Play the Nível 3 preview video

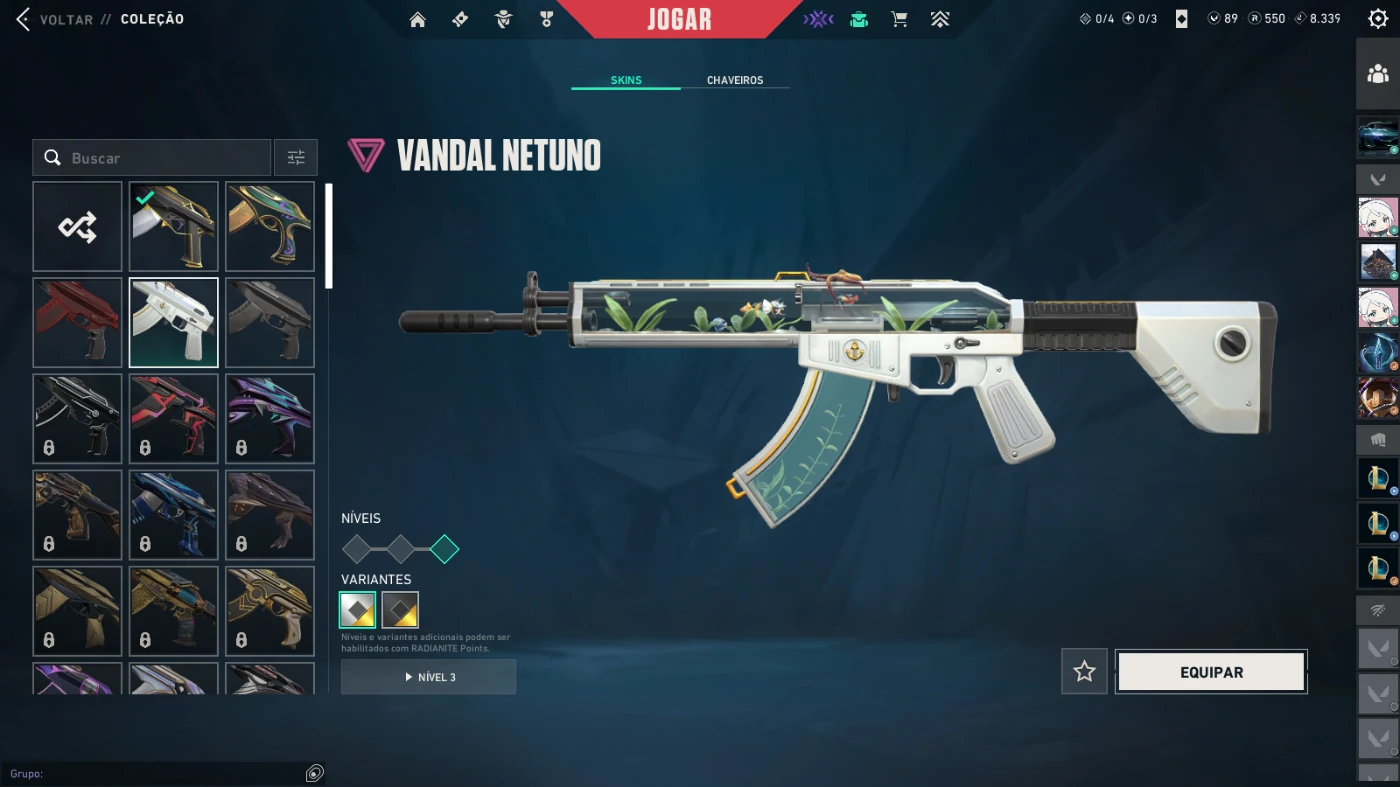coord(428,677)
